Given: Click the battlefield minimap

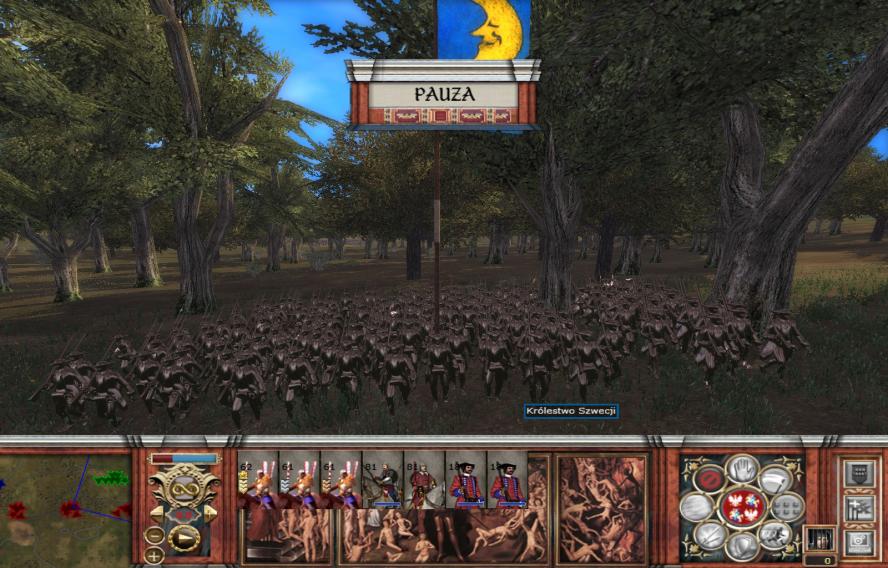Looking at the screenshot, I should point(65,505).
